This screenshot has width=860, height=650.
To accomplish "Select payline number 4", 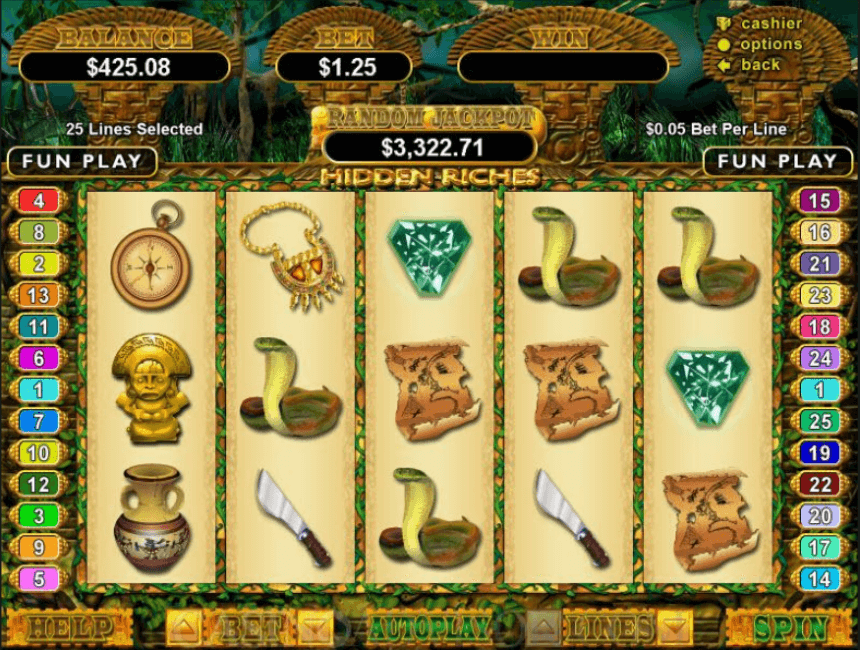I will [x=38, y=201].
